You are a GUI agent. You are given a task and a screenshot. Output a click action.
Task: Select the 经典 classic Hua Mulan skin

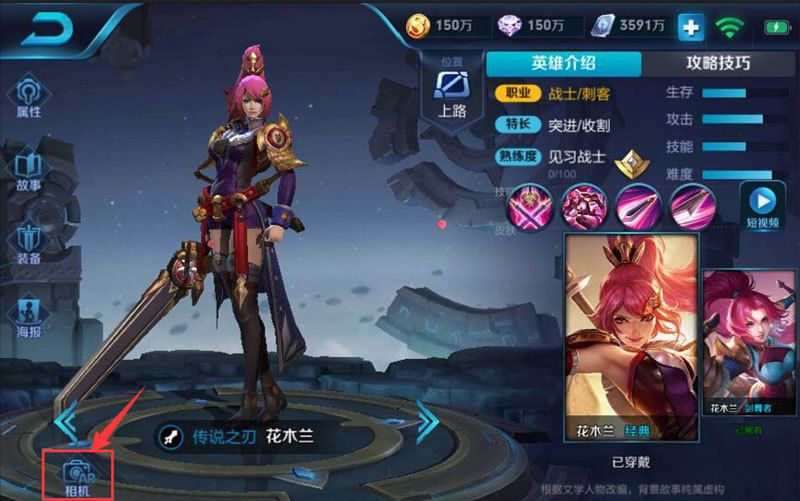point(630,339)
